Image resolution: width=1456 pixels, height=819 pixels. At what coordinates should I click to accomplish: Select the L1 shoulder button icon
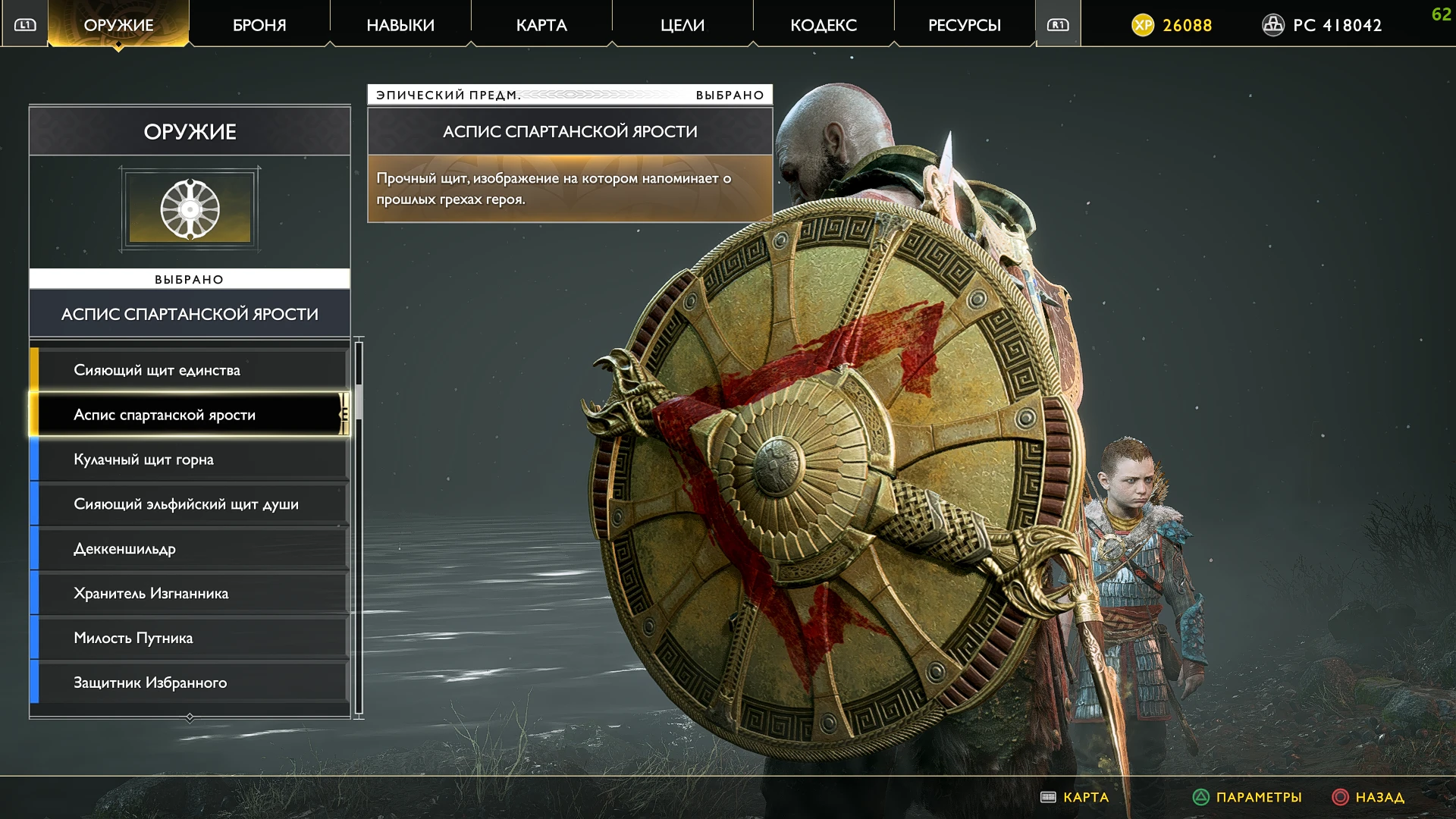point(24,24)
